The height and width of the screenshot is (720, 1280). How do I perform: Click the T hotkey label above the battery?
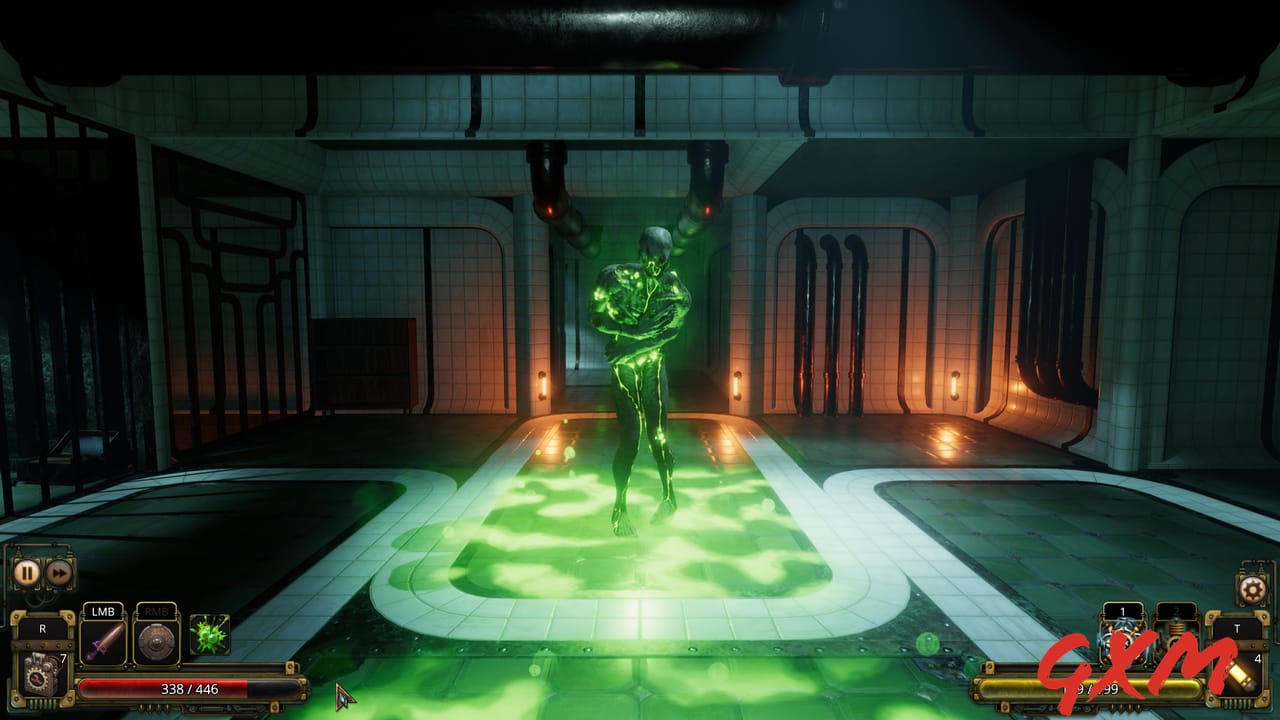click(x=1237, y=627)
